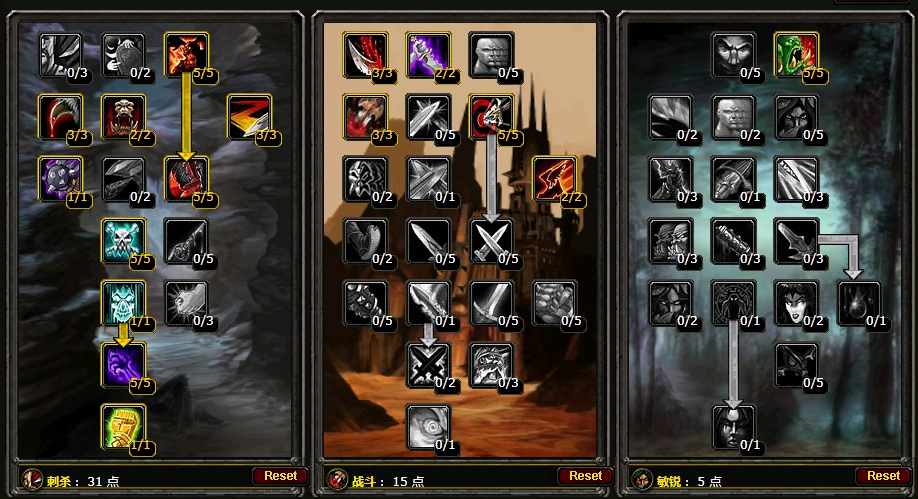
Task: Select the red bullseye target talent
Action: pyautogui.click(x=490, y=116)
